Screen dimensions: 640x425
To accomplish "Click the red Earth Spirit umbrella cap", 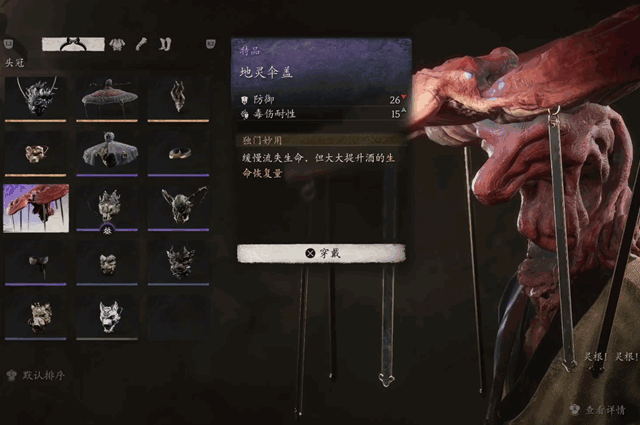I will point(36,207).
